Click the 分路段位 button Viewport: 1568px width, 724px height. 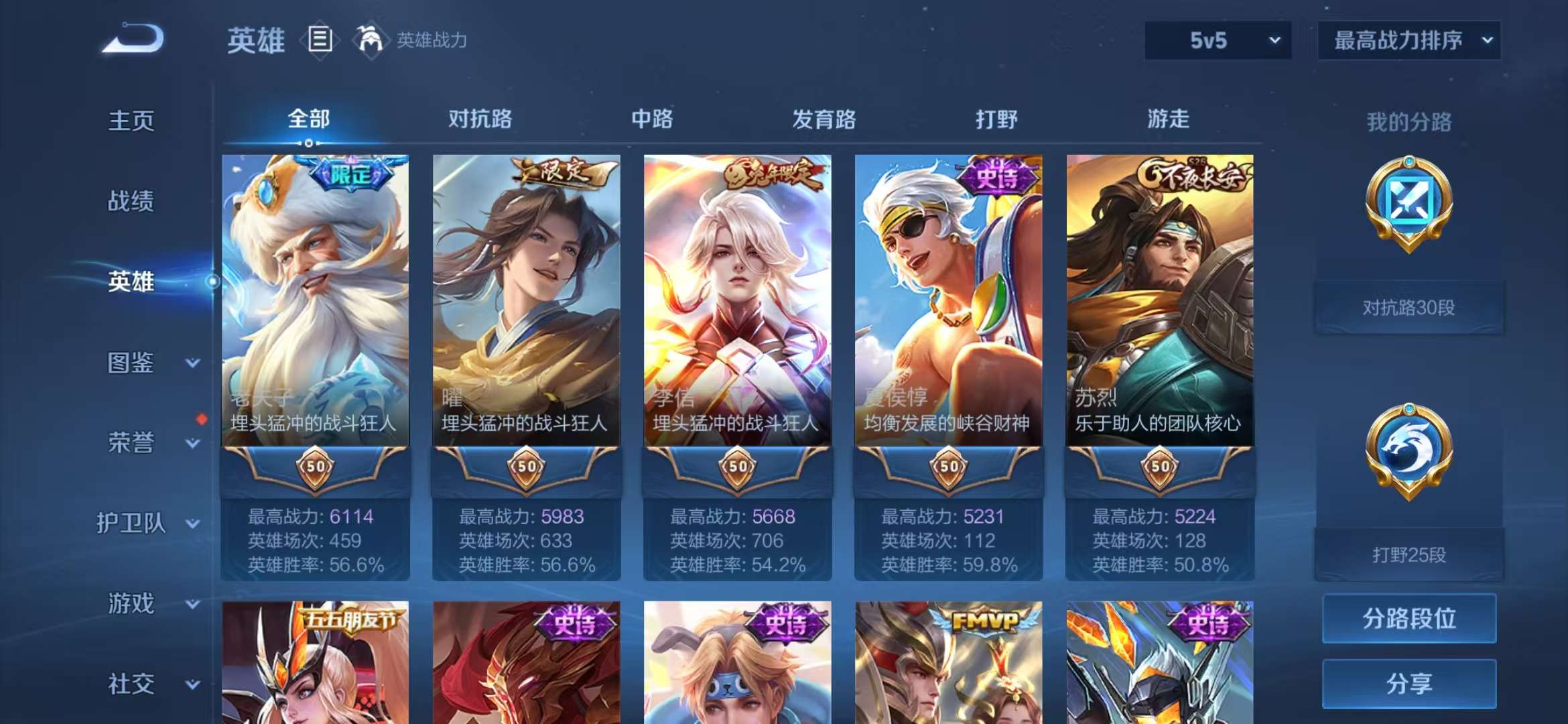click(1409, 620)
